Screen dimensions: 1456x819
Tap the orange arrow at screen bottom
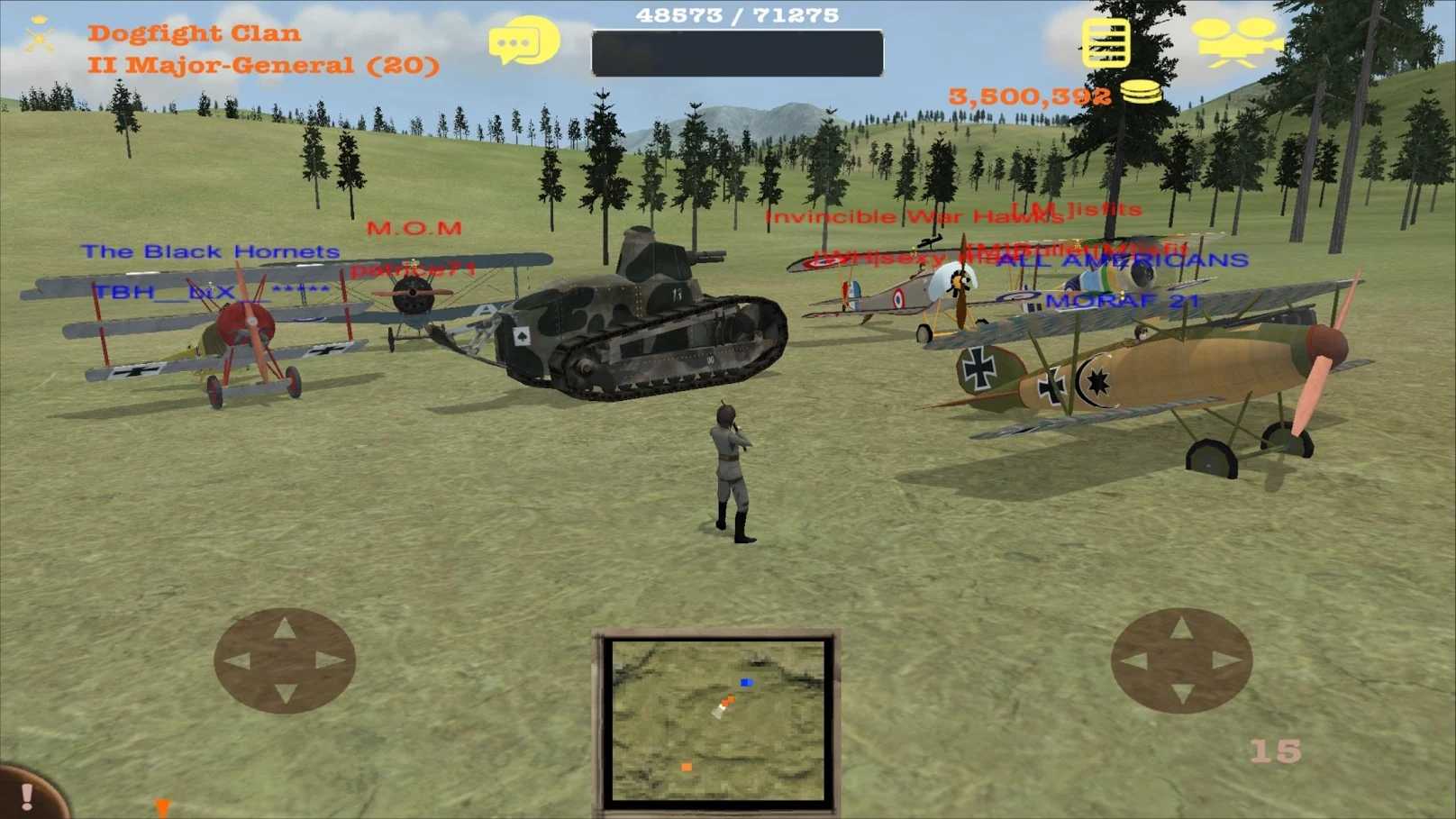(163, 808)
